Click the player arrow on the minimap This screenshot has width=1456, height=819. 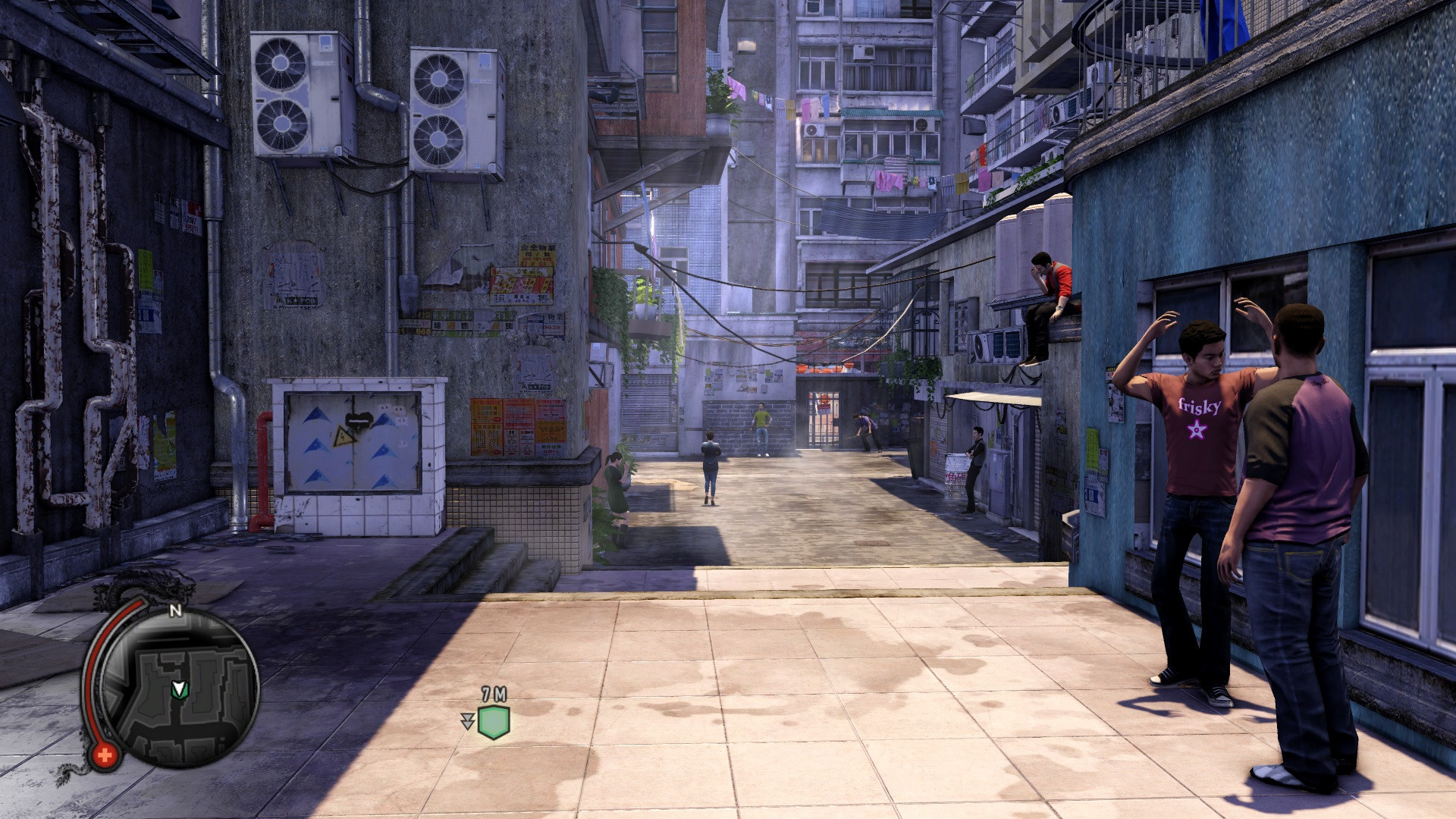pyautogui.click(x=179, y=689)
